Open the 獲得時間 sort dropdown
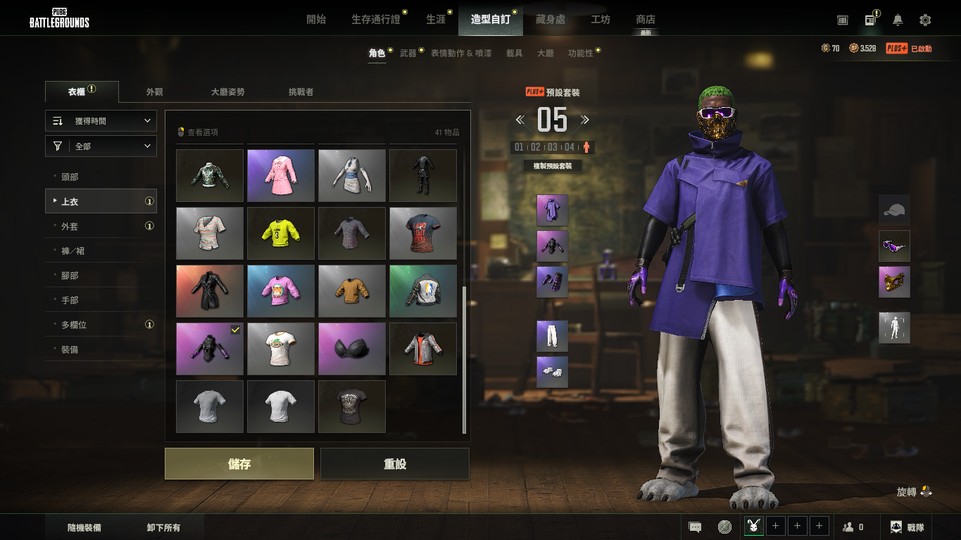 click(100, 121)
